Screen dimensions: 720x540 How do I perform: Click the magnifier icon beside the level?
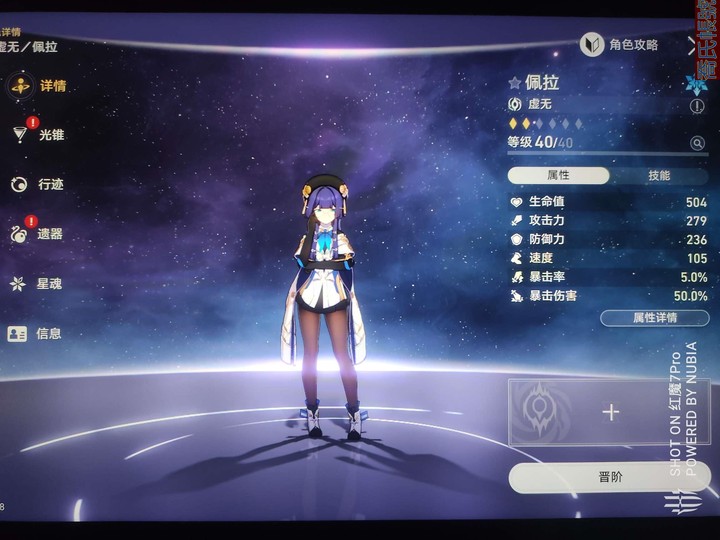(697, 143)
